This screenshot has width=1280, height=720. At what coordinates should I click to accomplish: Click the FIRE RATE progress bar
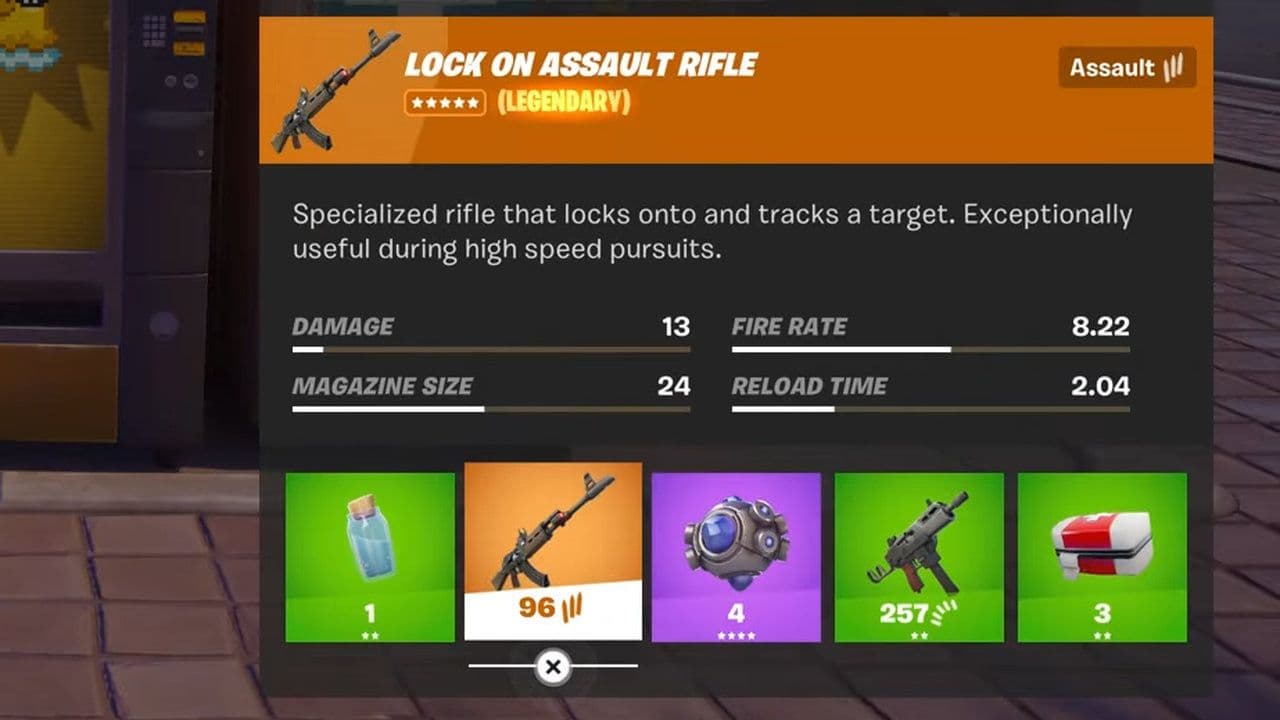pyautogui.click(x=932, y=349)
